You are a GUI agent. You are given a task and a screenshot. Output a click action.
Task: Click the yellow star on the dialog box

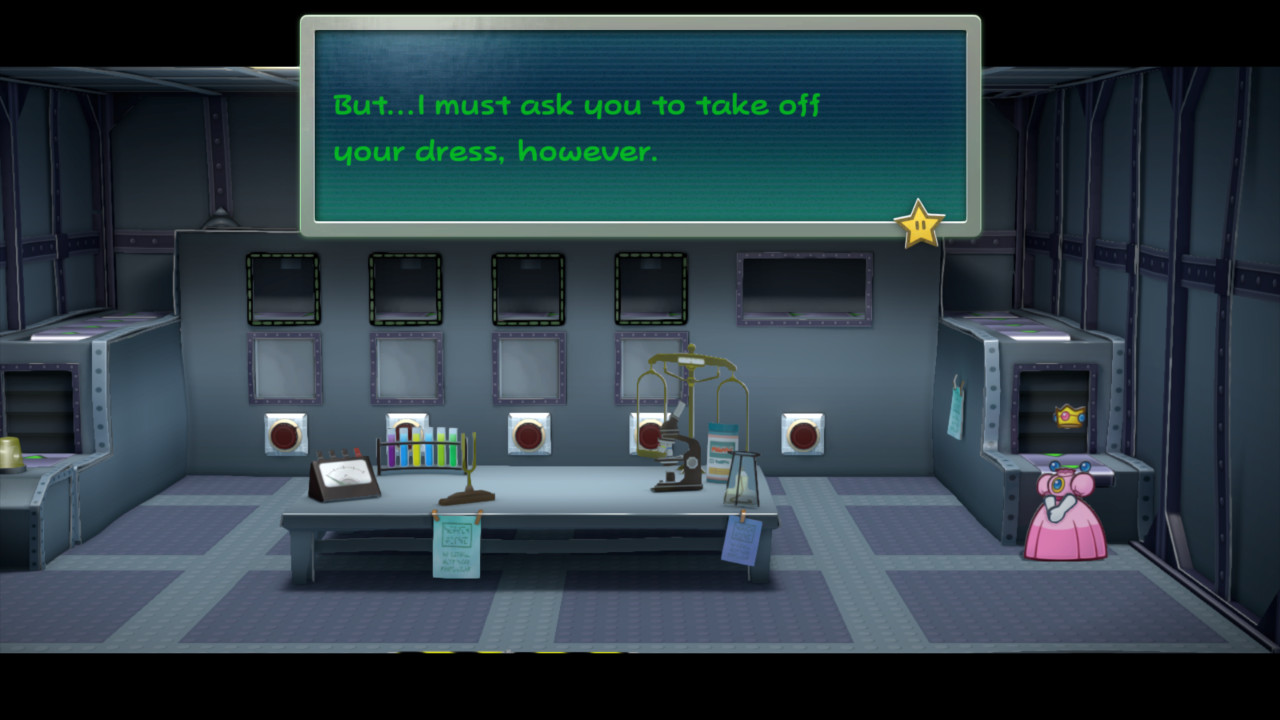[x=919, y=222]
